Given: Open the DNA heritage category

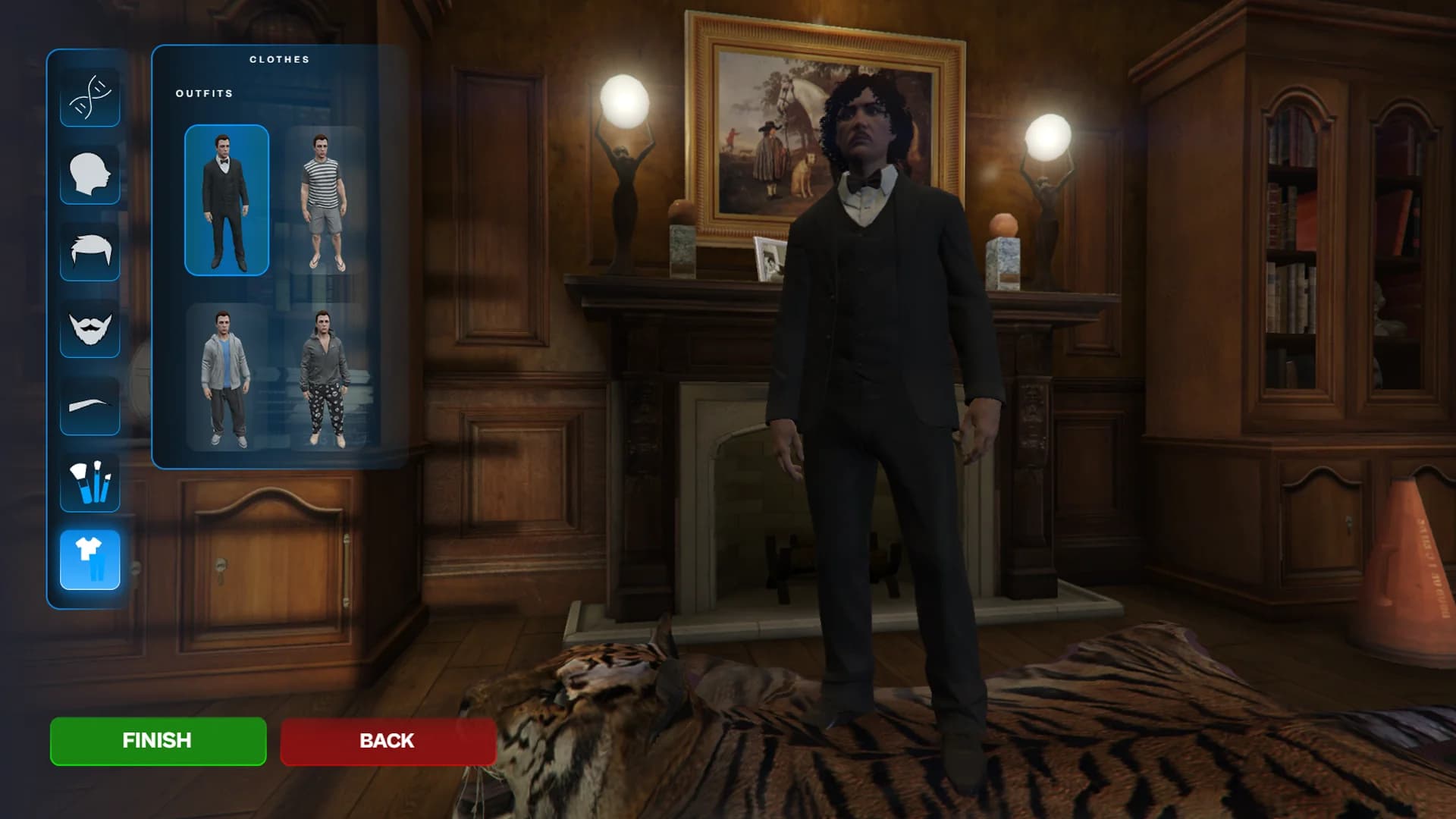Looking at the screenshot, I should click(90, 97).
